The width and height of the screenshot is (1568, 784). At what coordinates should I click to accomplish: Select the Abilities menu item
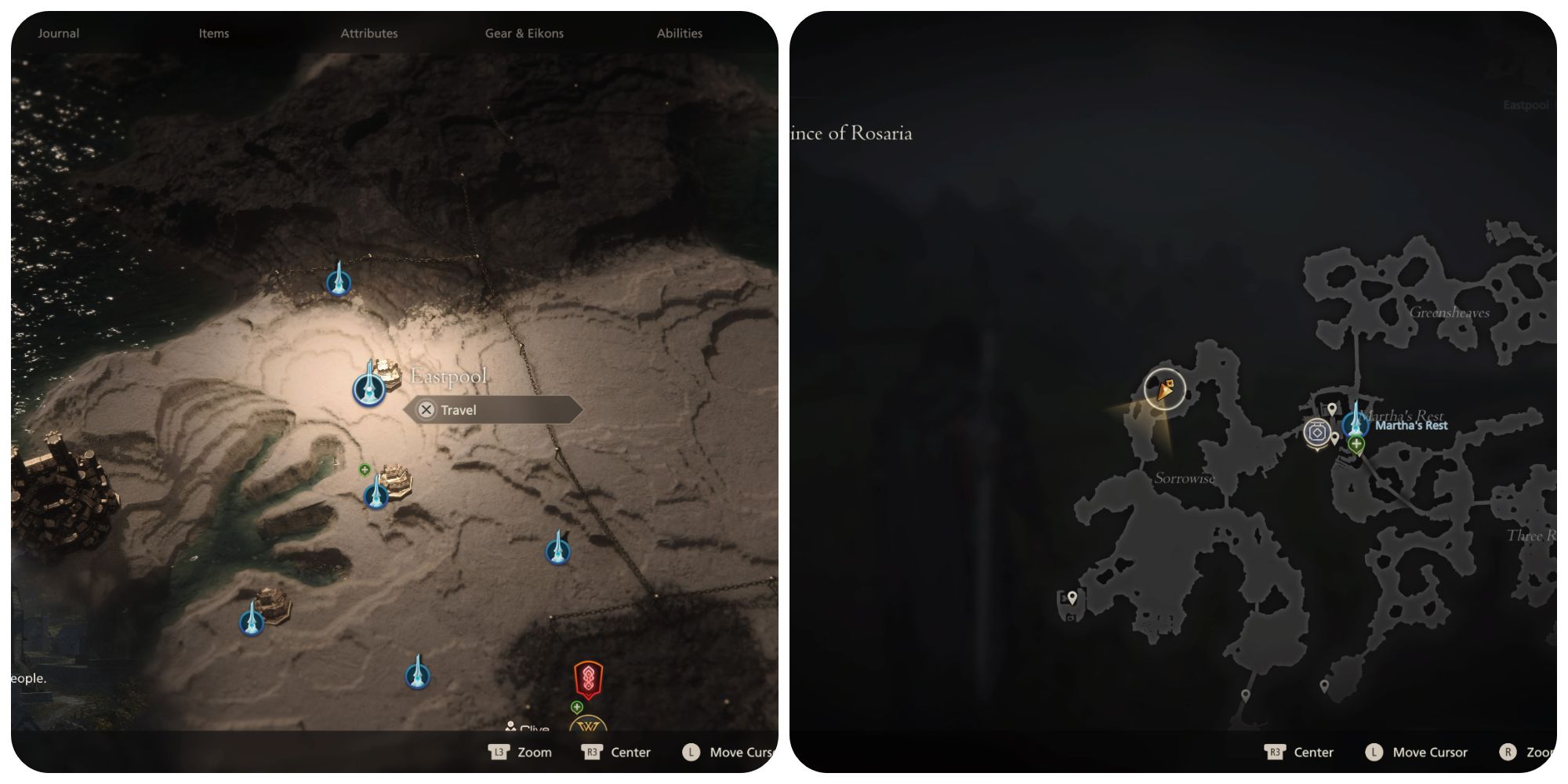click(679, 33)
